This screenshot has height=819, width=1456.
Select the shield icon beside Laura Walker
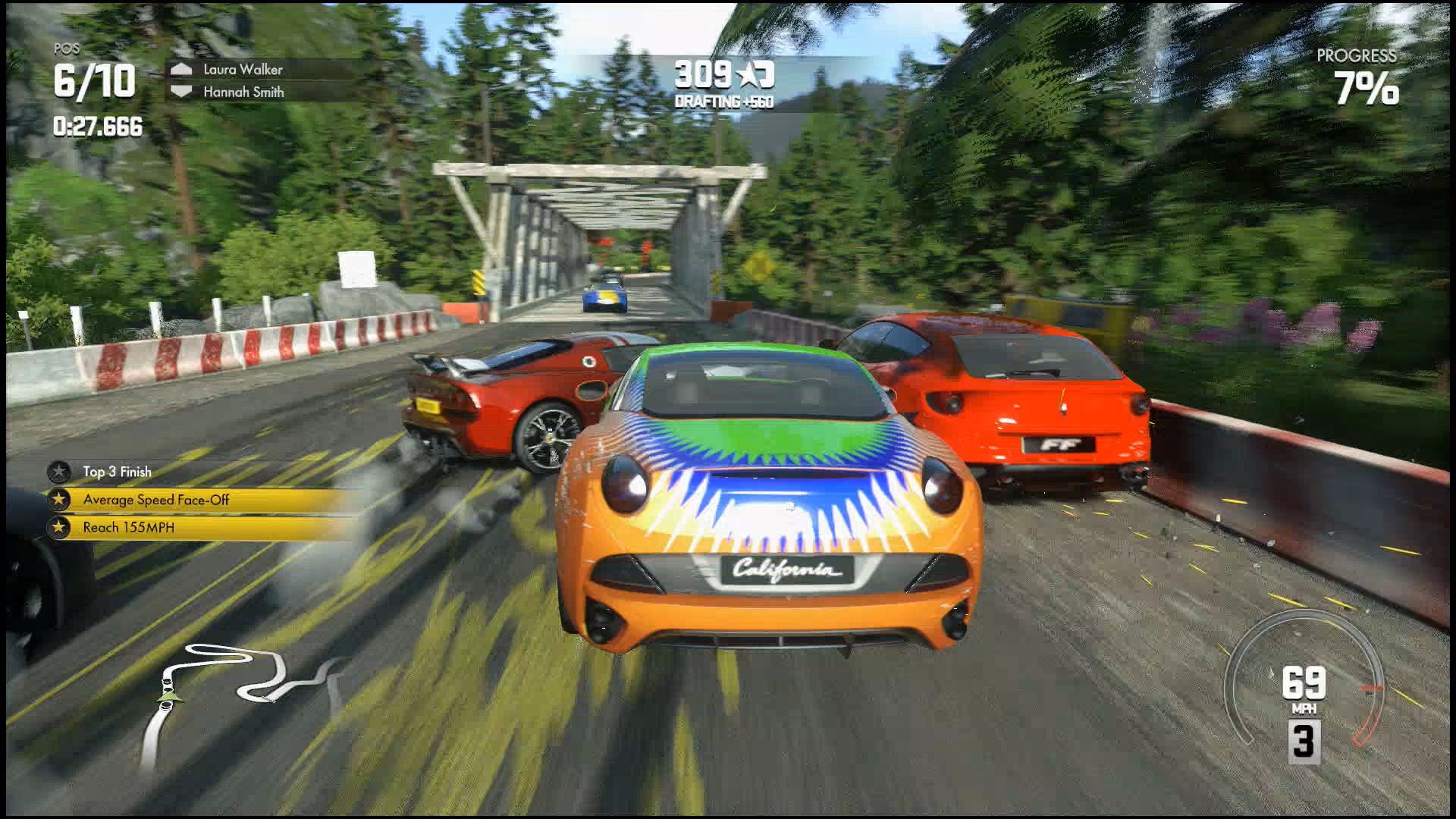182,69
